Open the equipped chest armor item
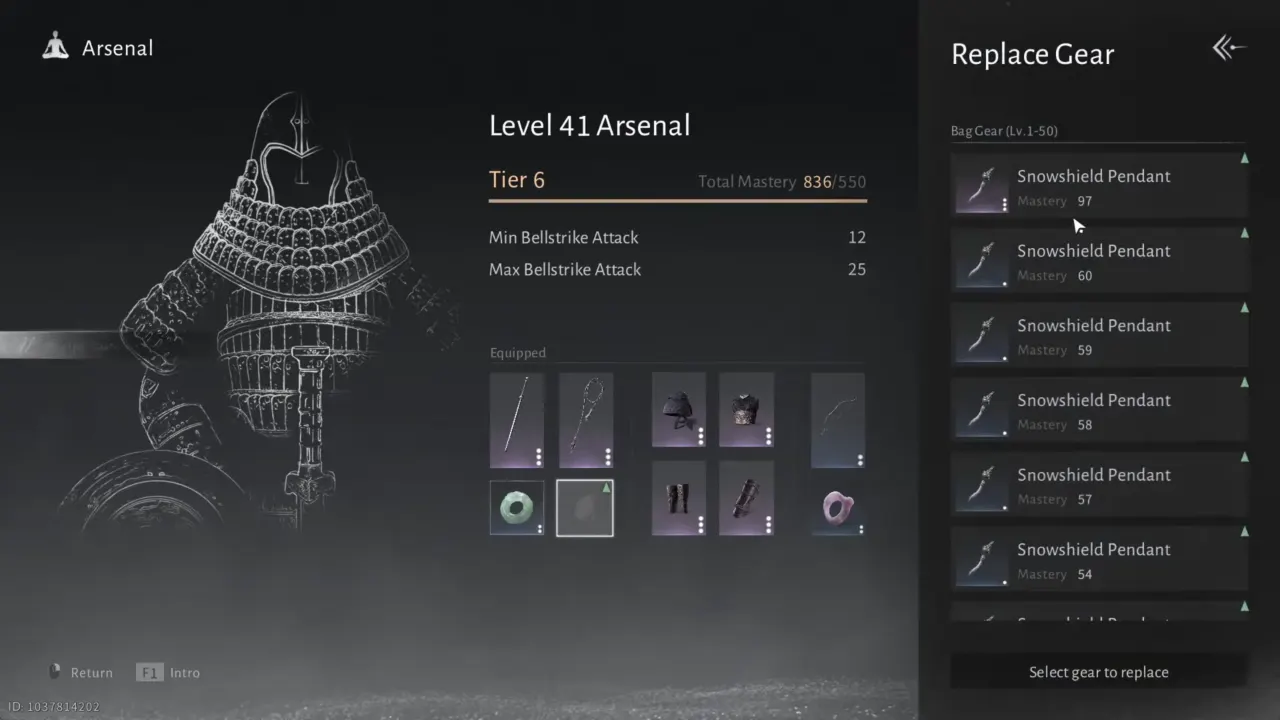 click(745, 409)
